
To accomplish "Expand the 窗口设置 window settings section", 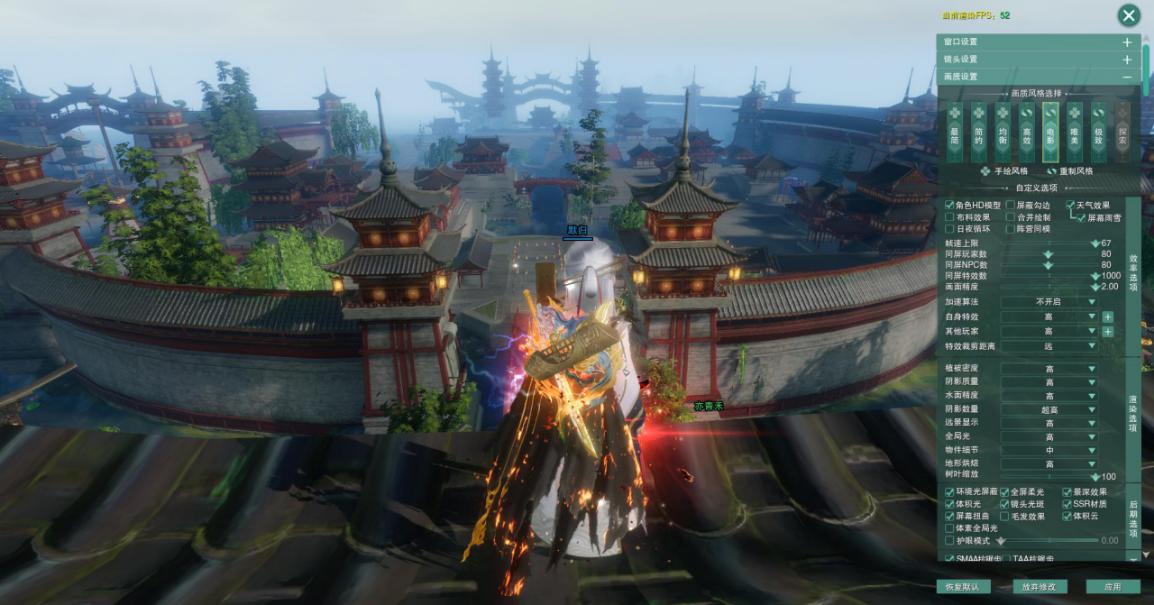I will [1127, 42].
